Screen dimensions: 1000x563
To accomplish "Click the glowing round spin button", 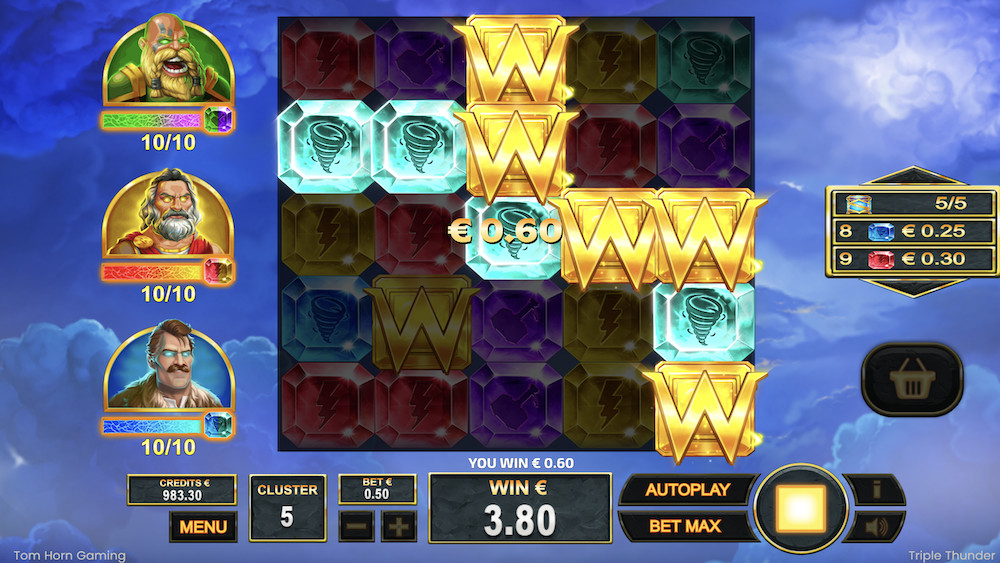I will (799, 510).
